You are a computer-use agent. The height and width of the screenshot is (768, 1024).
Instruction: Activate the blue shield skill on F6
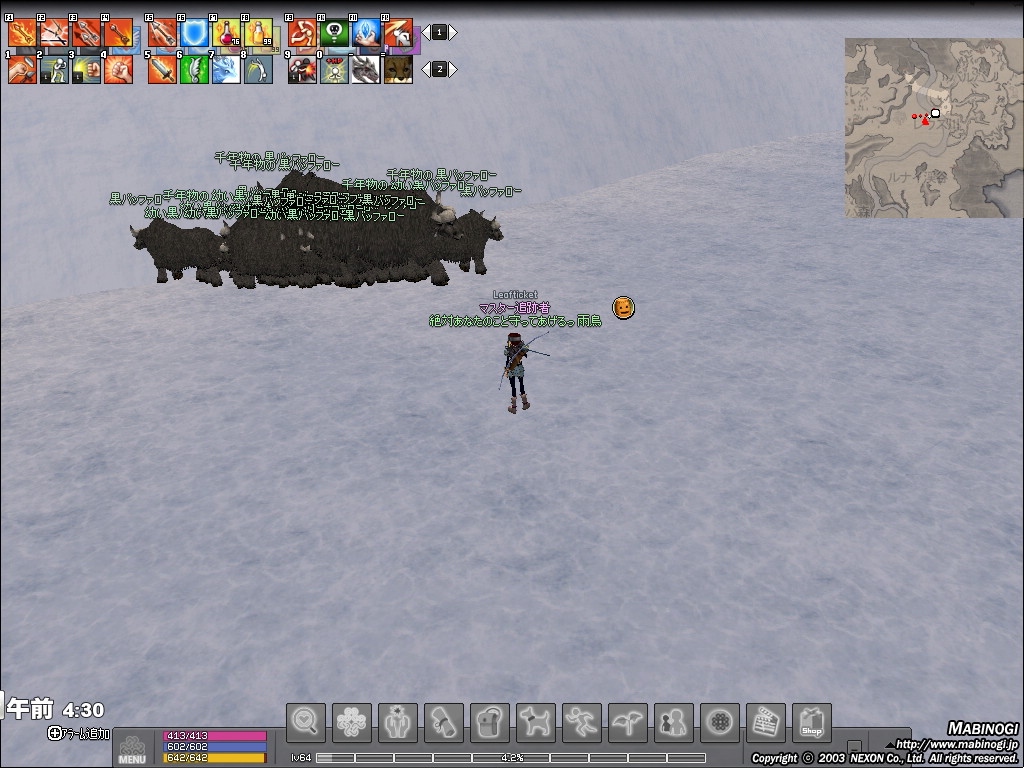point(194,33)
